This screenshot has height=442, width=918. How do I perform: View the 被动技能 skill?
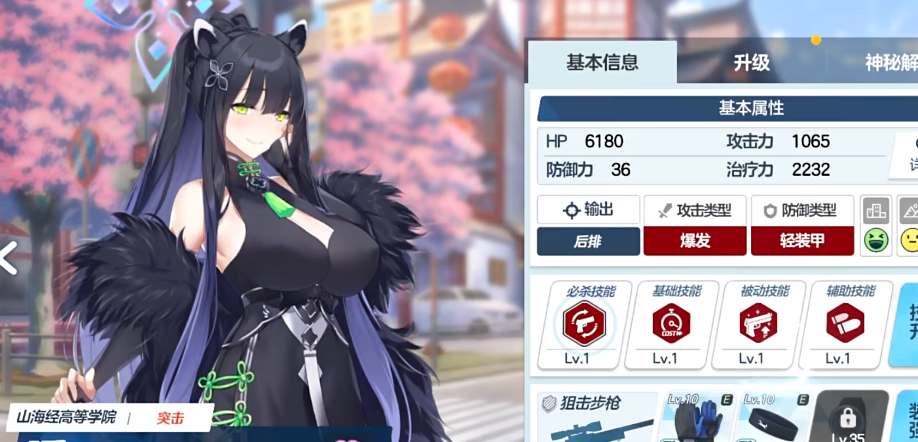tap(757, 324)
